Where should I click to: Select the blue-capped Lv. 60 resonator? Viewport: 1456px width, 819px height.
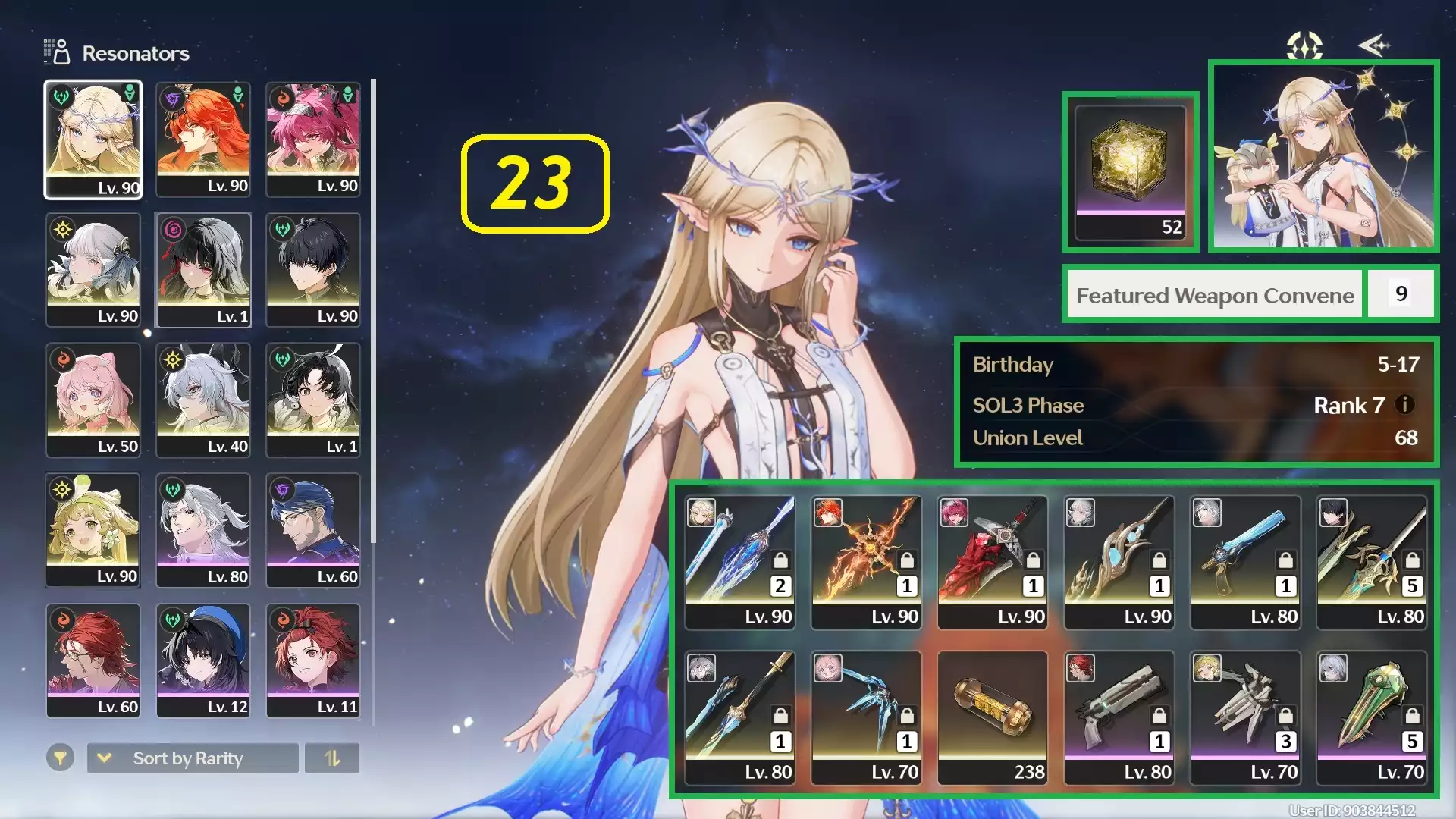[313, 530]
